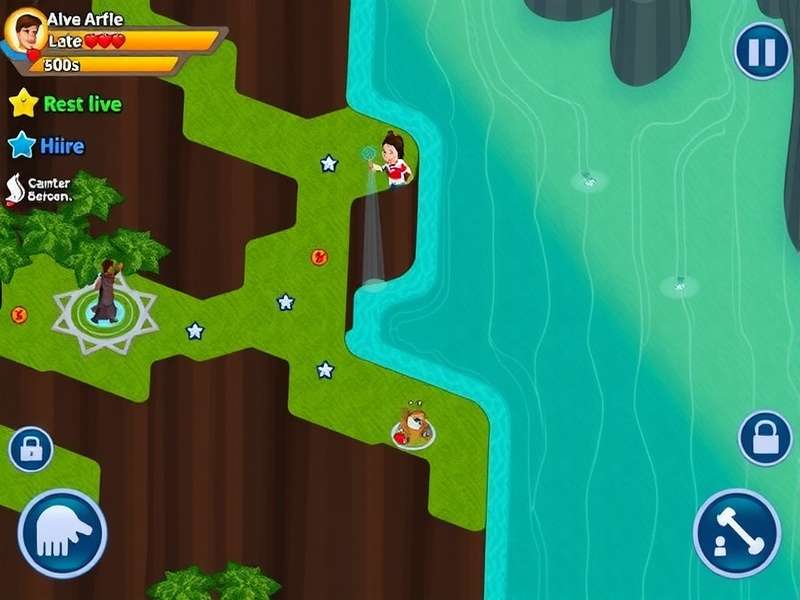
Task: Select the blue star Hiire entry
Action: coord(47,146)
